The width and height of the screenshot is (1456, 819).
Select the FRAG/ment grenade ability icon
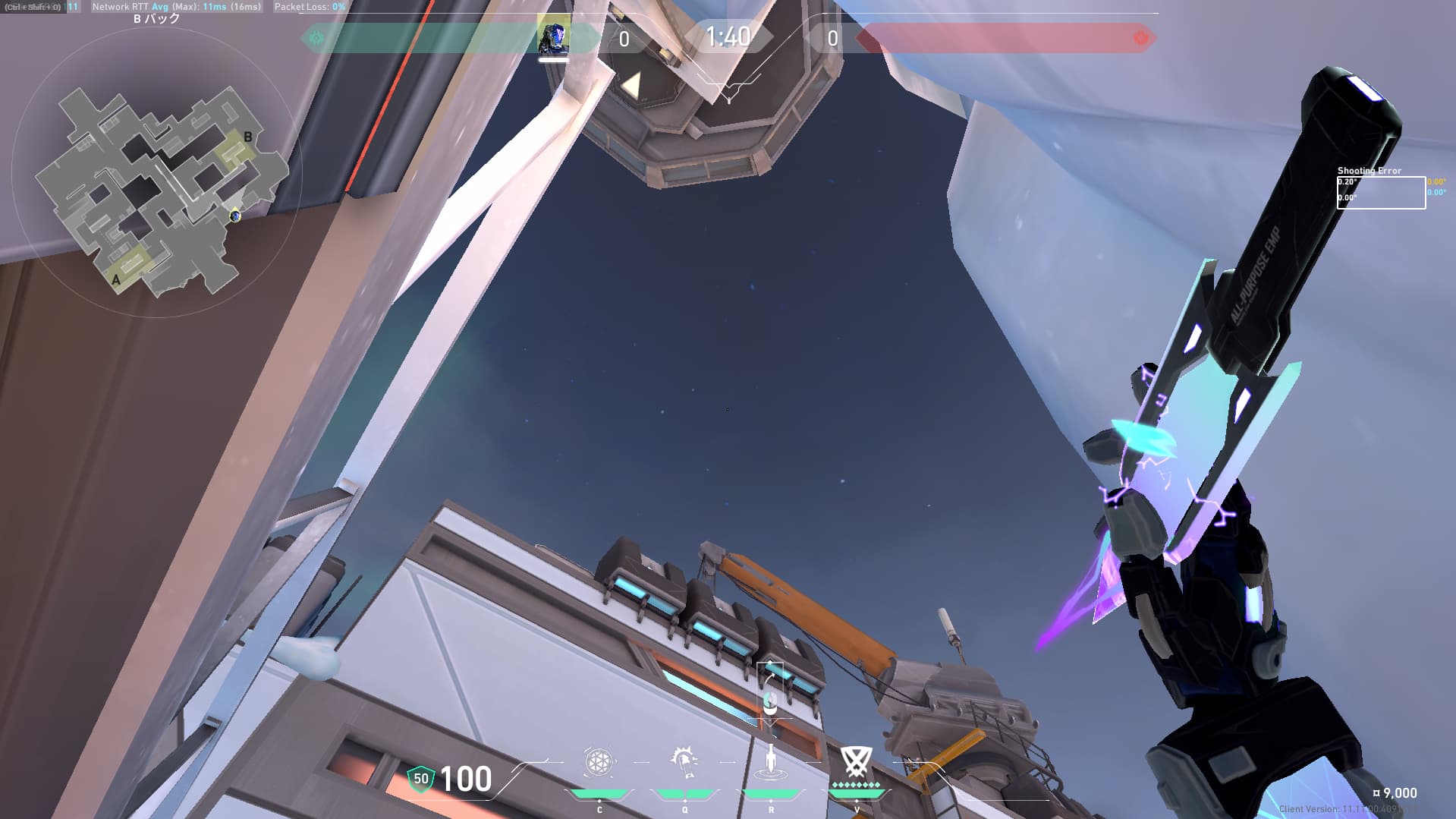599,762
